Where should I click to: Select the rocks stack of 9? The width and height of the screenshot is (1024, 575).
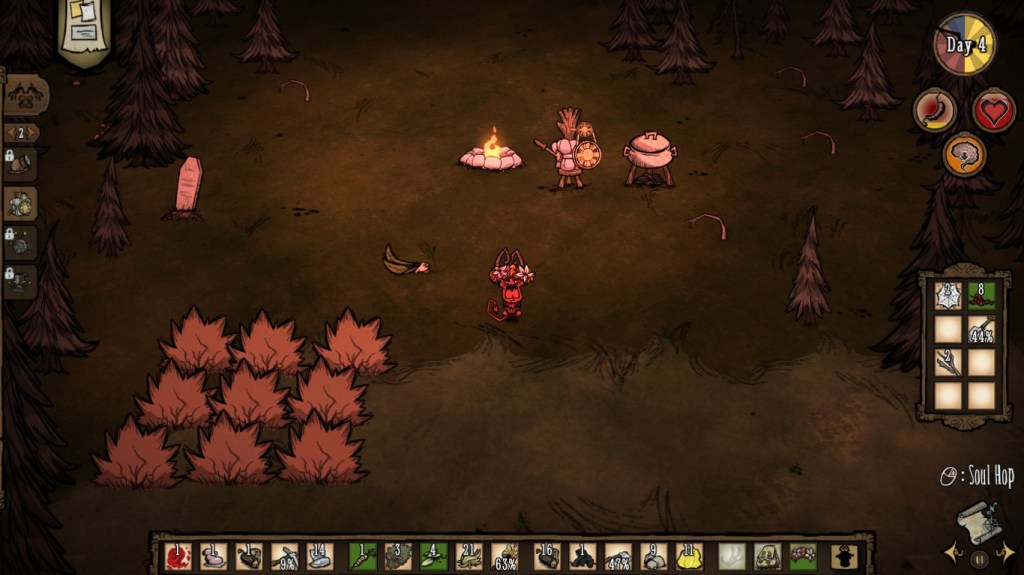(x=653, y=556)
